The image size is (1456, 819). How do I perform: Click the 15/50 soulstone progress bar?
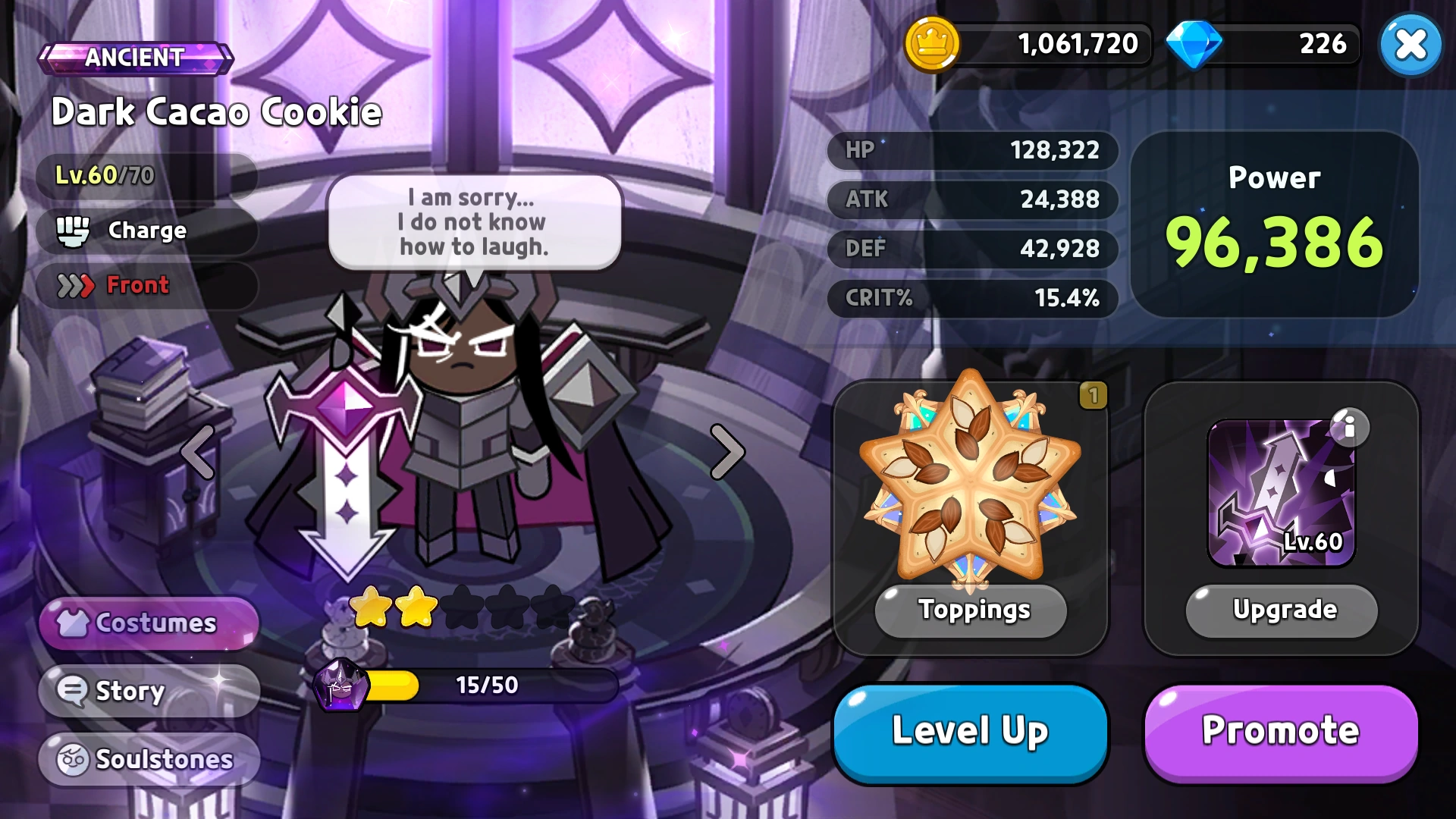485,685
